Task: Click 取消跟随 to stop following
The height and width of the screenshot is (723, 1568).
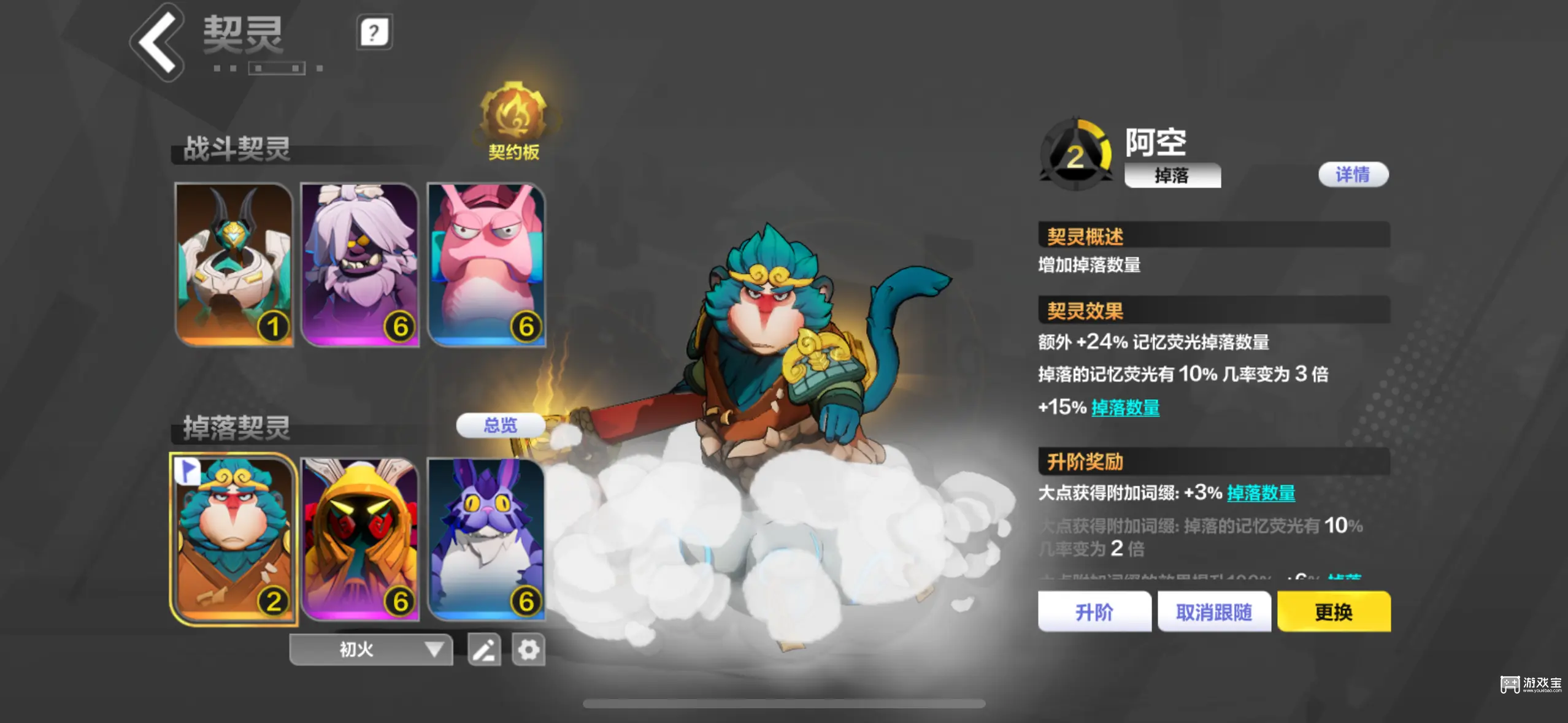Action: (x=1214, y=611)
